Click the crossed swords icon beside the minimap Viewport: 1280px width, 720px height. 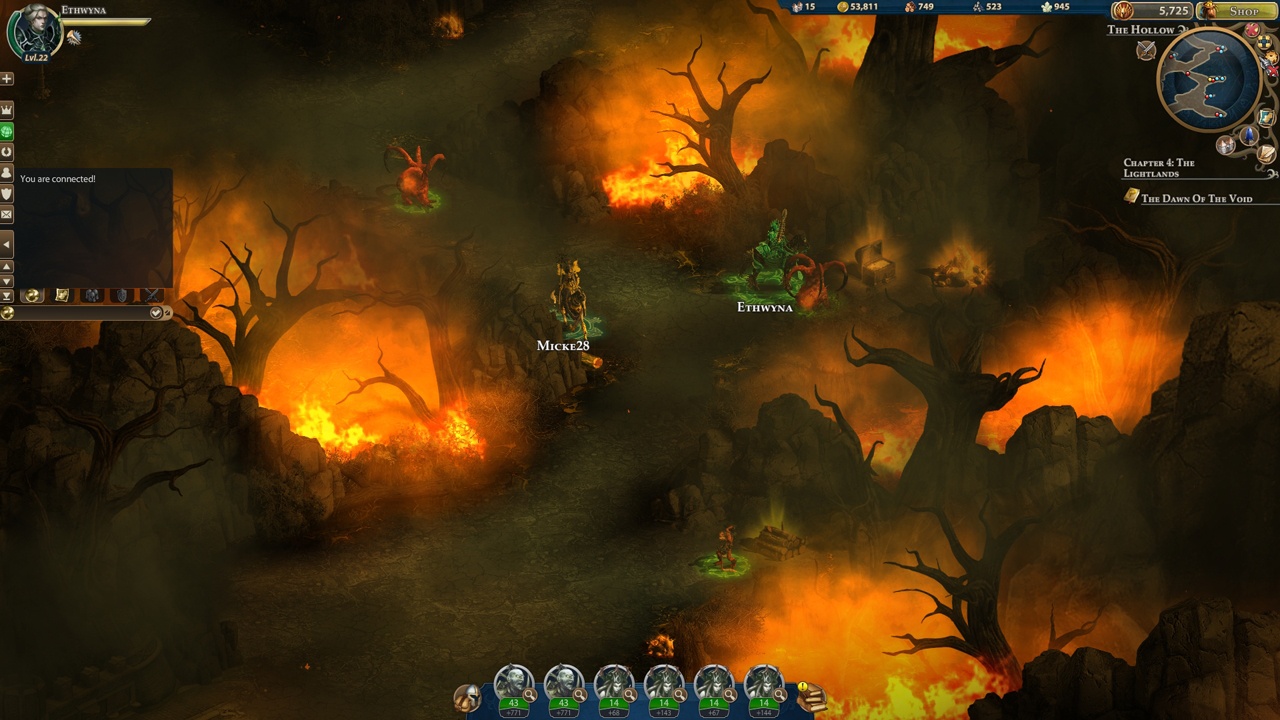click(1146, 50)
